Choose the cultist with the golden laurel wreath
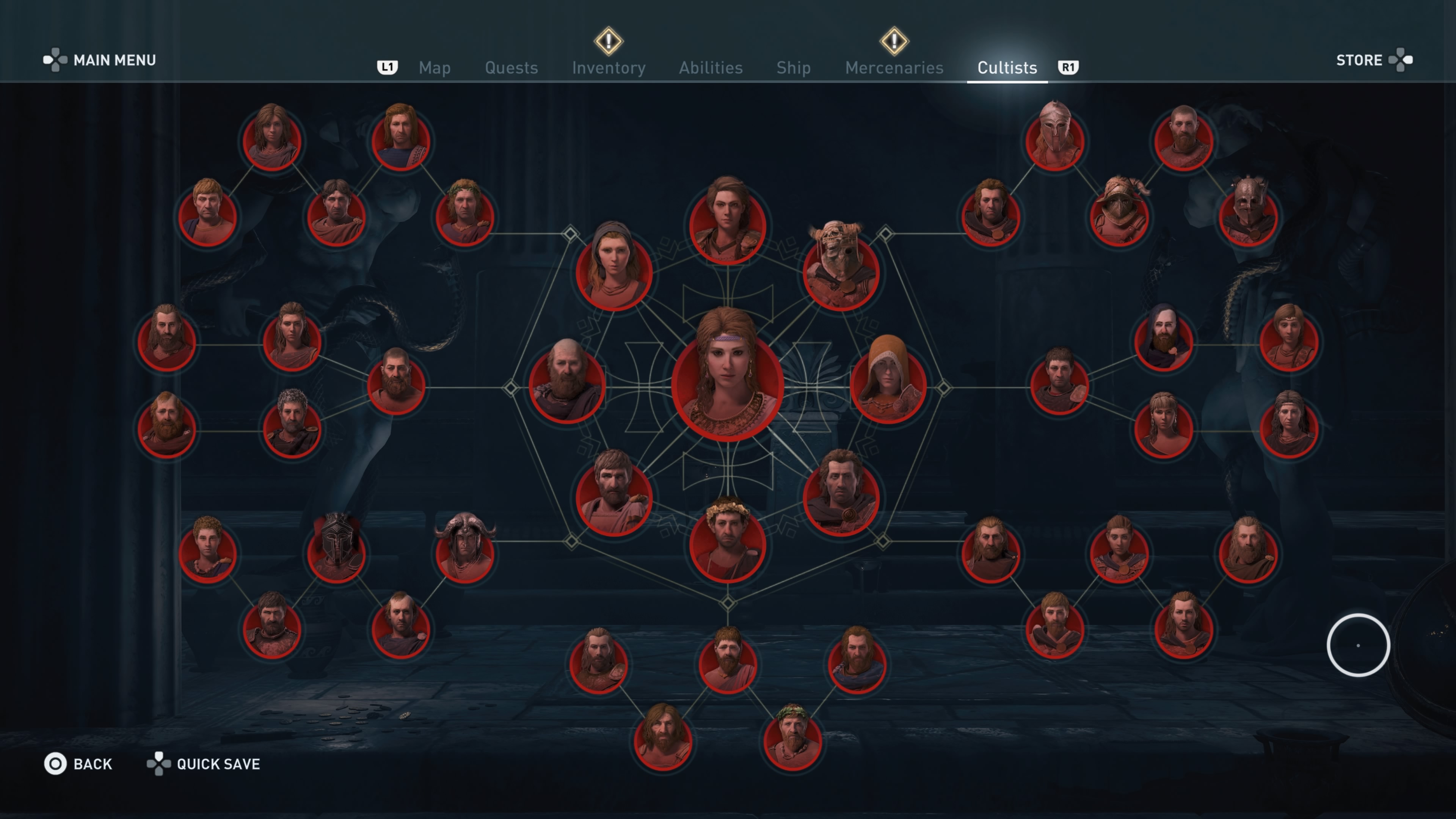1456x819 pixels. 728,543
